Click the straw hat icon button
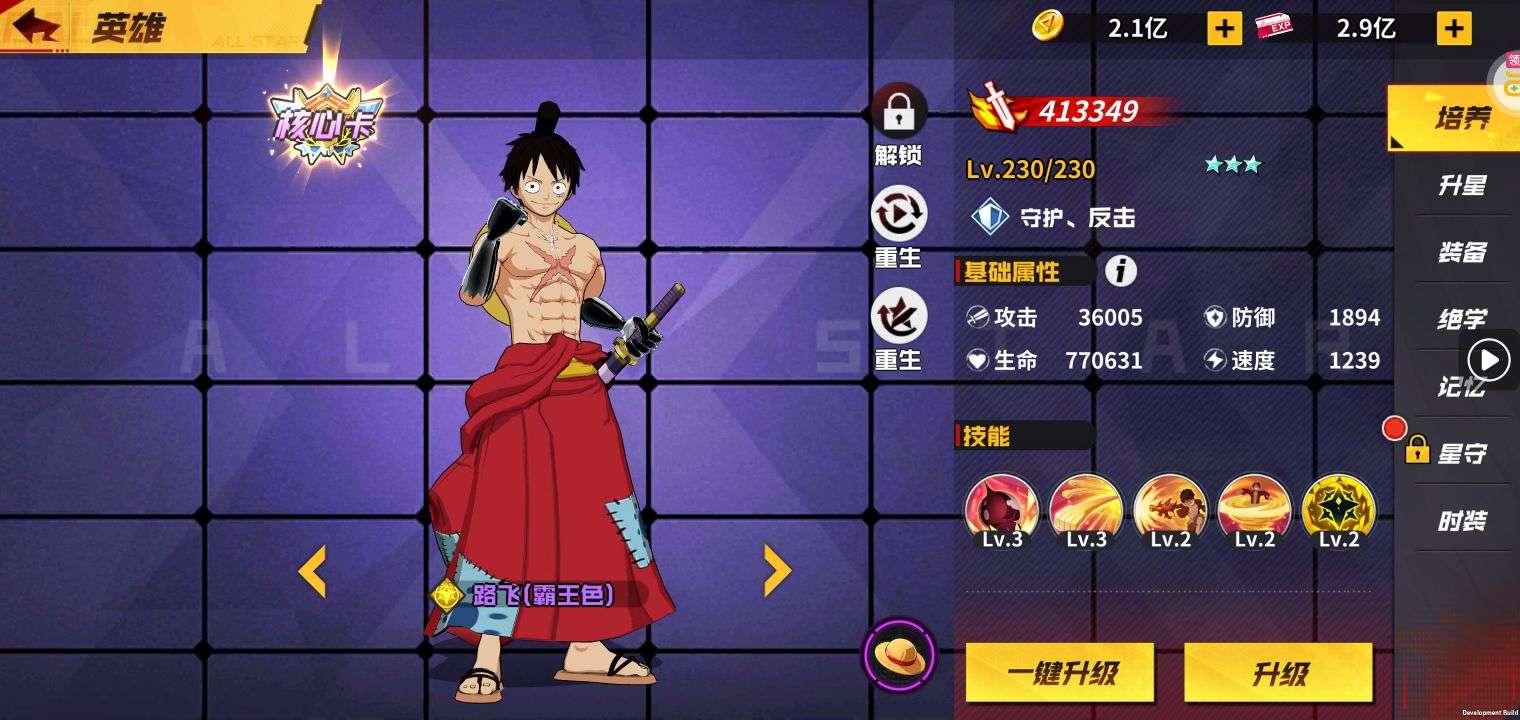 tap(898, 656)
